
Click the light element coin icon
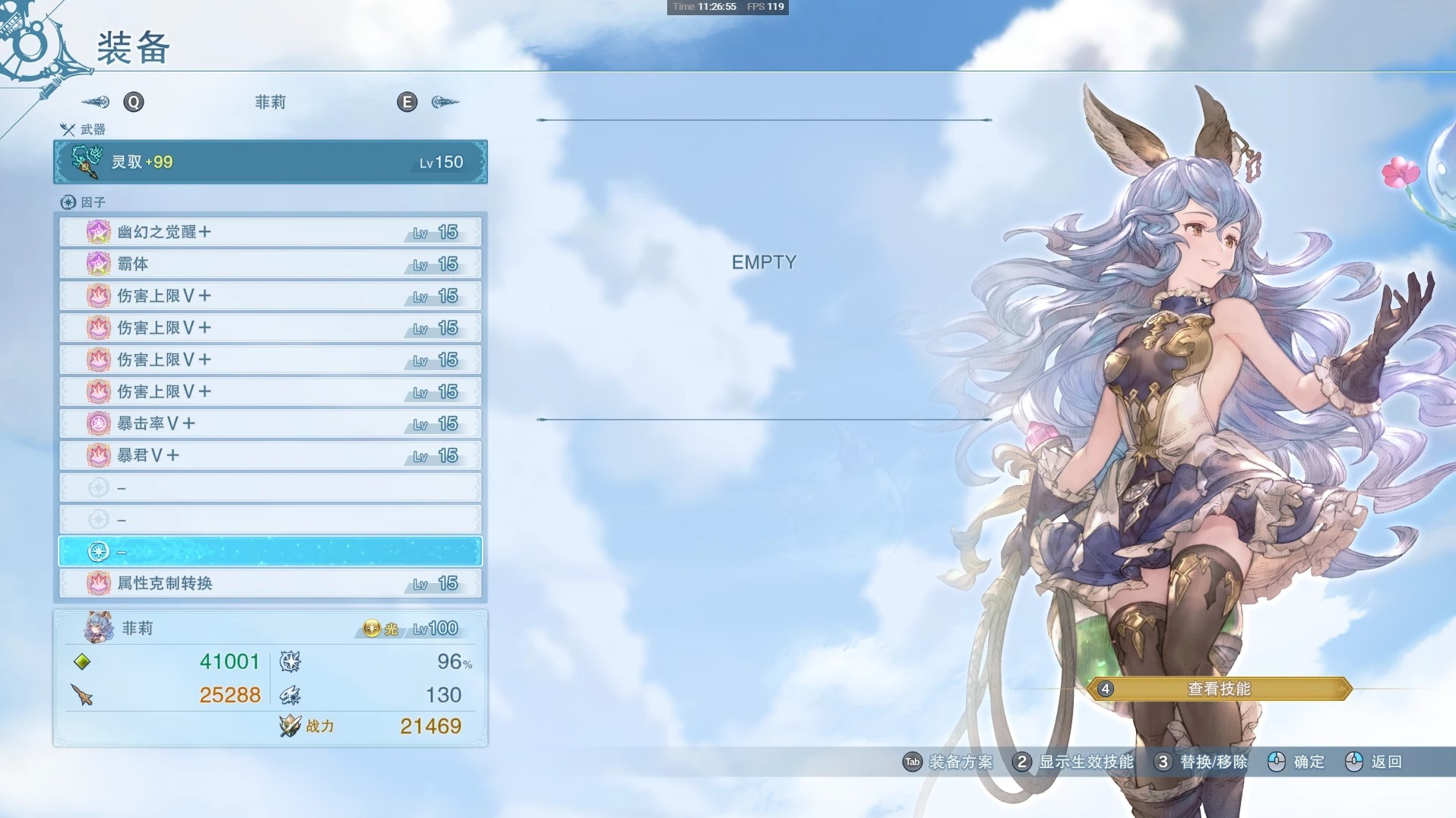tap(372, 628)
